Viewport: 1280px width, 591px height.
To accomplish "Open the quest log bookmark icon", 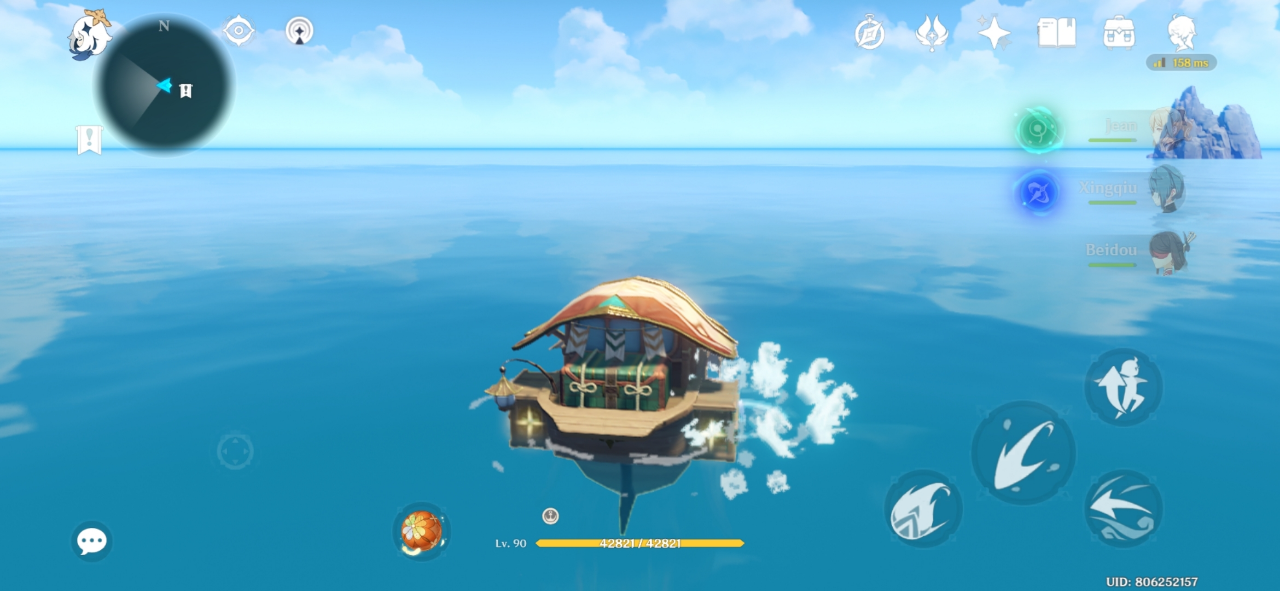I will point(89,140).
